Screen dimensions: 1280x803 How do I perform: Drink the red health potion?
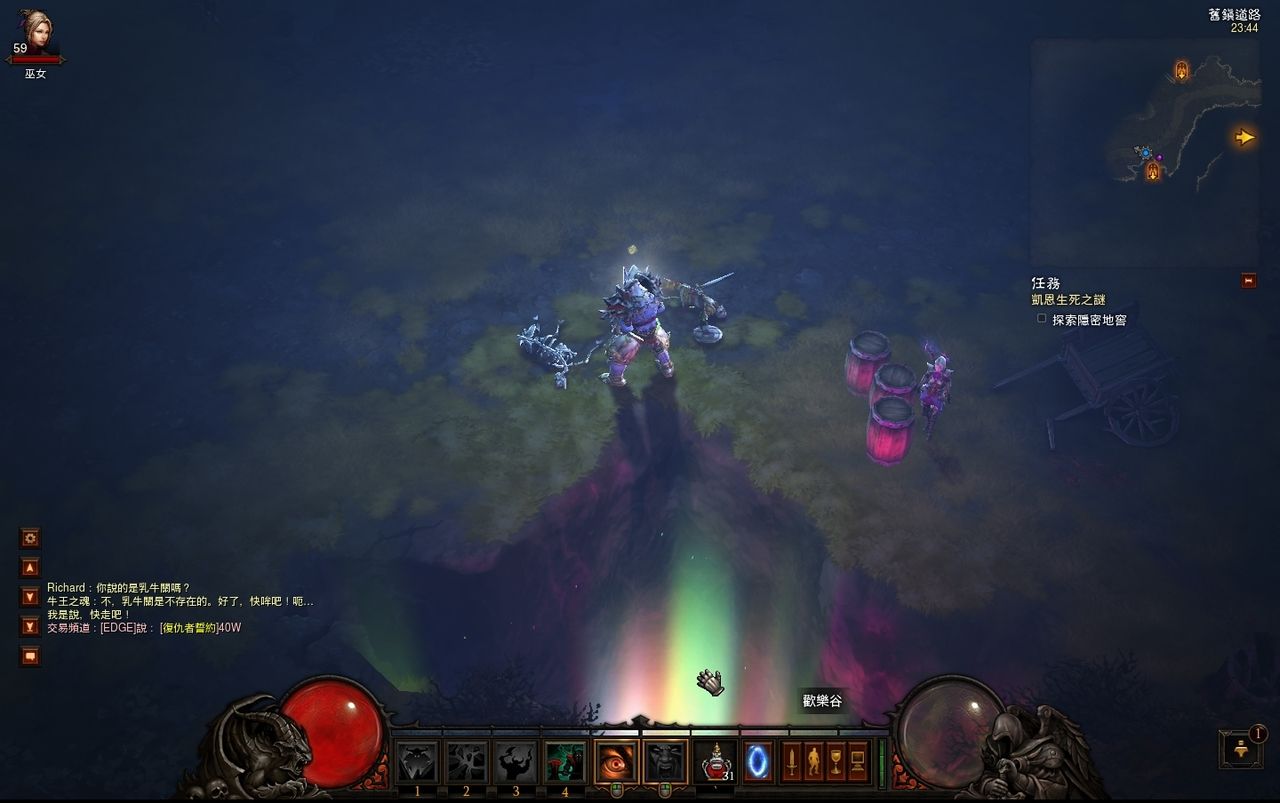(x=714, y=762)
